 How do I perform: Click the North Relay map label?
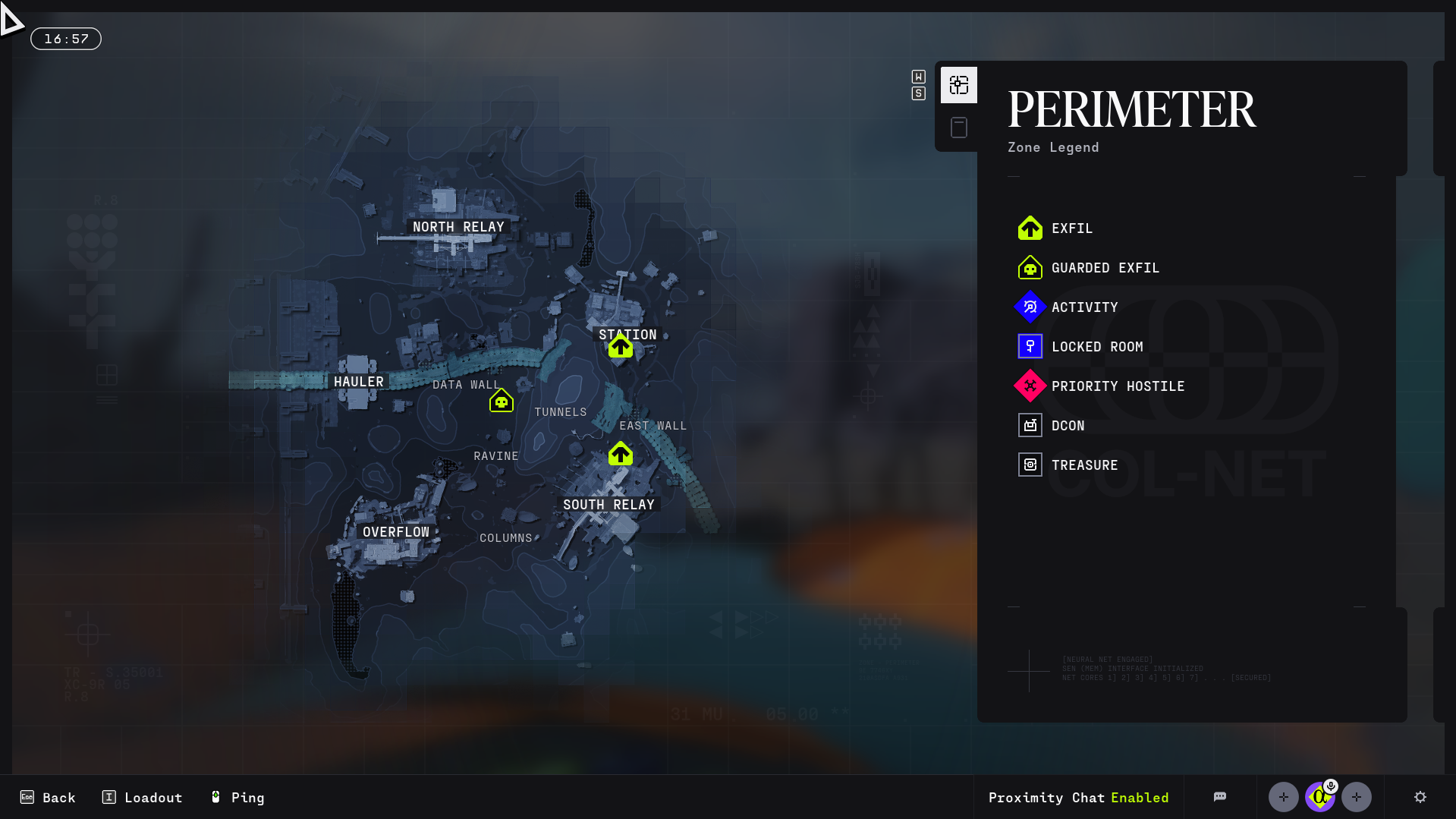458,227
